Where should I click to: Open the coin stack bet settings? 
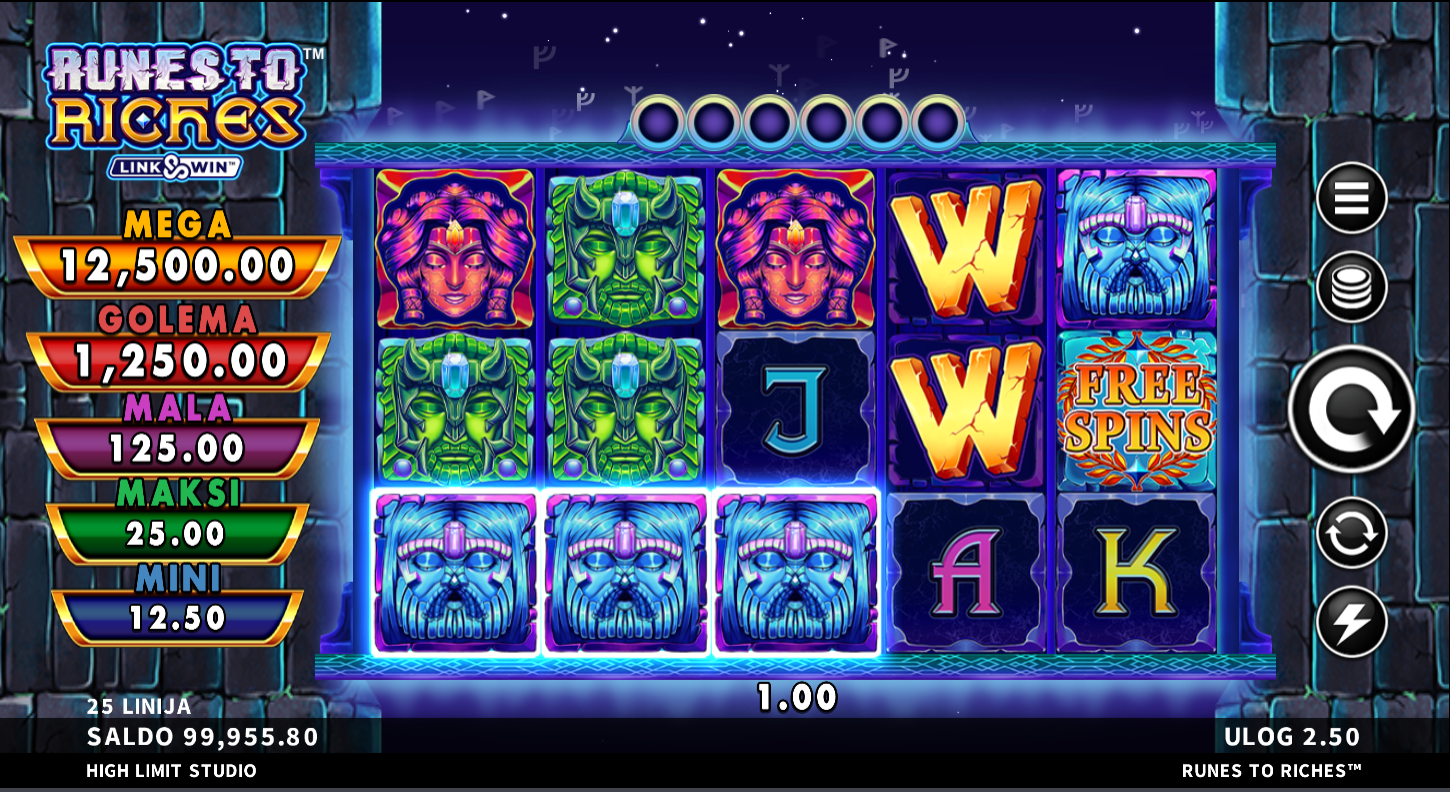pos(1351,287)
